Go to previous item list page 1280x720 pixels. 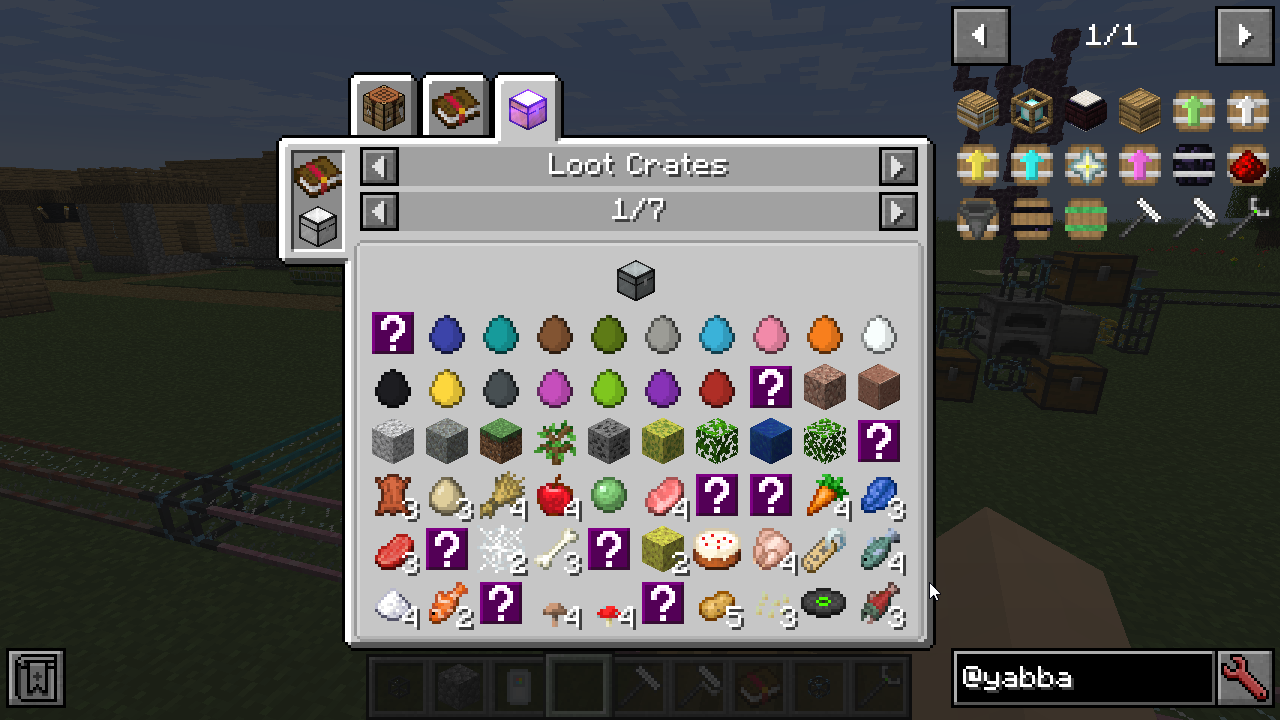tap(980, 36)
